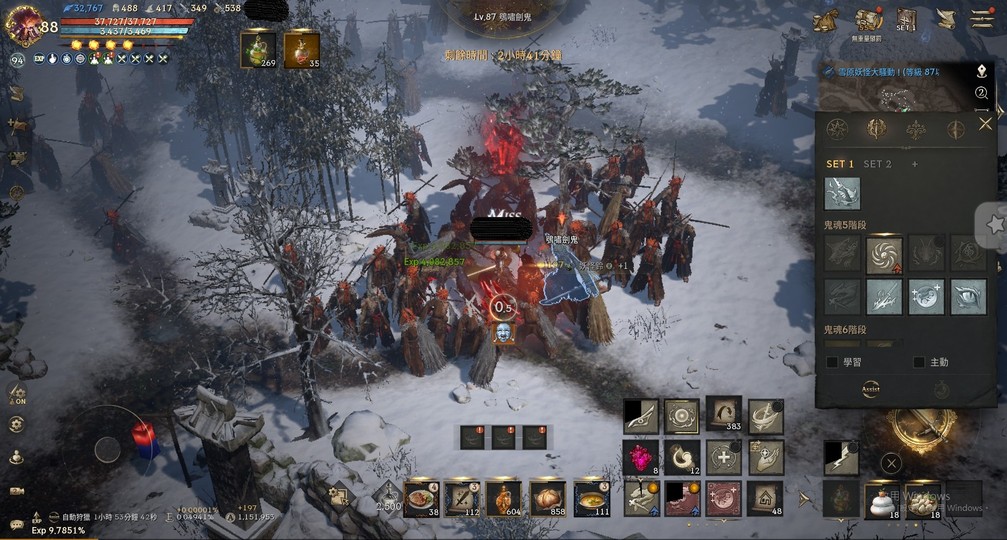1007x540 pixels.
Task: Use the house return scroll slot
Action: 766,498
